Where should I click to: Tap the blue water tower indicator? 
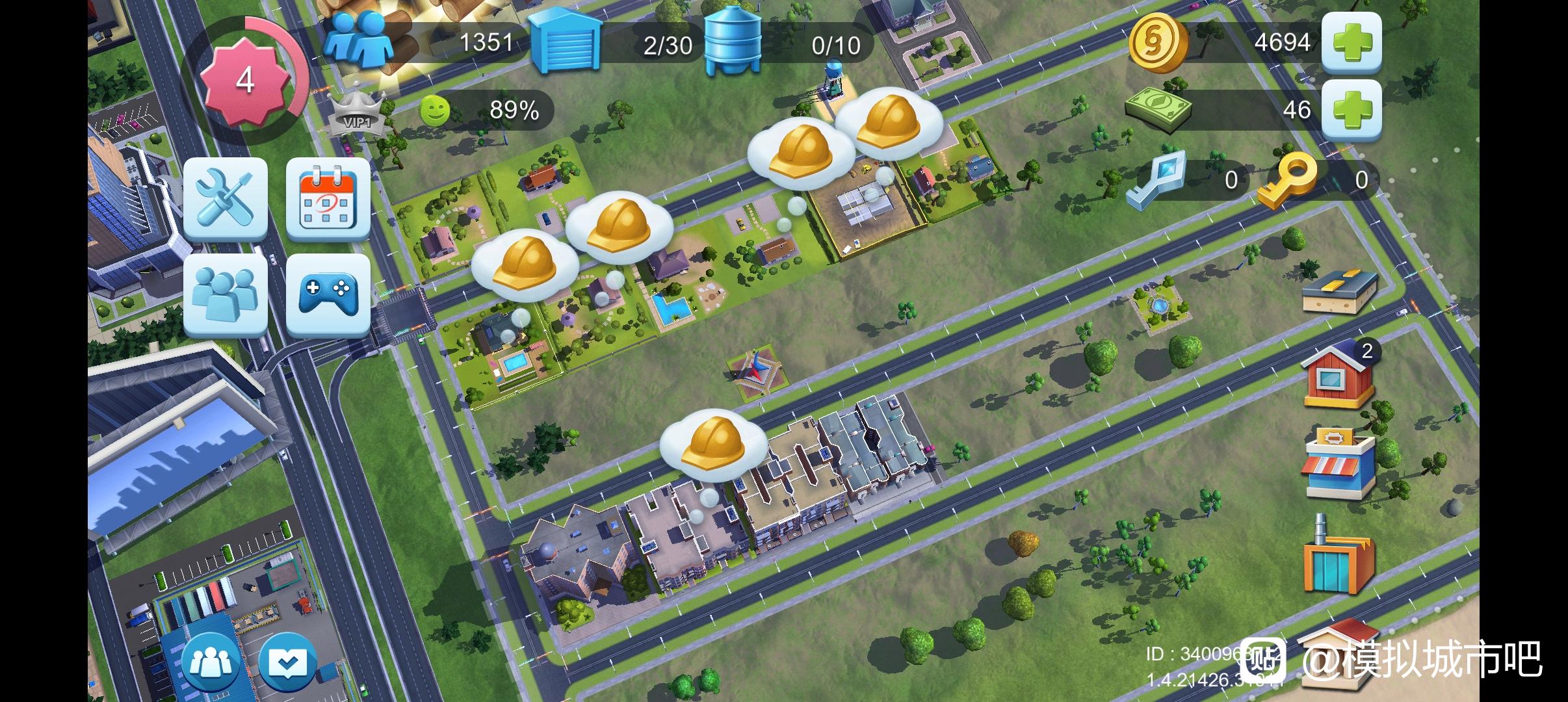click(732, 42)
